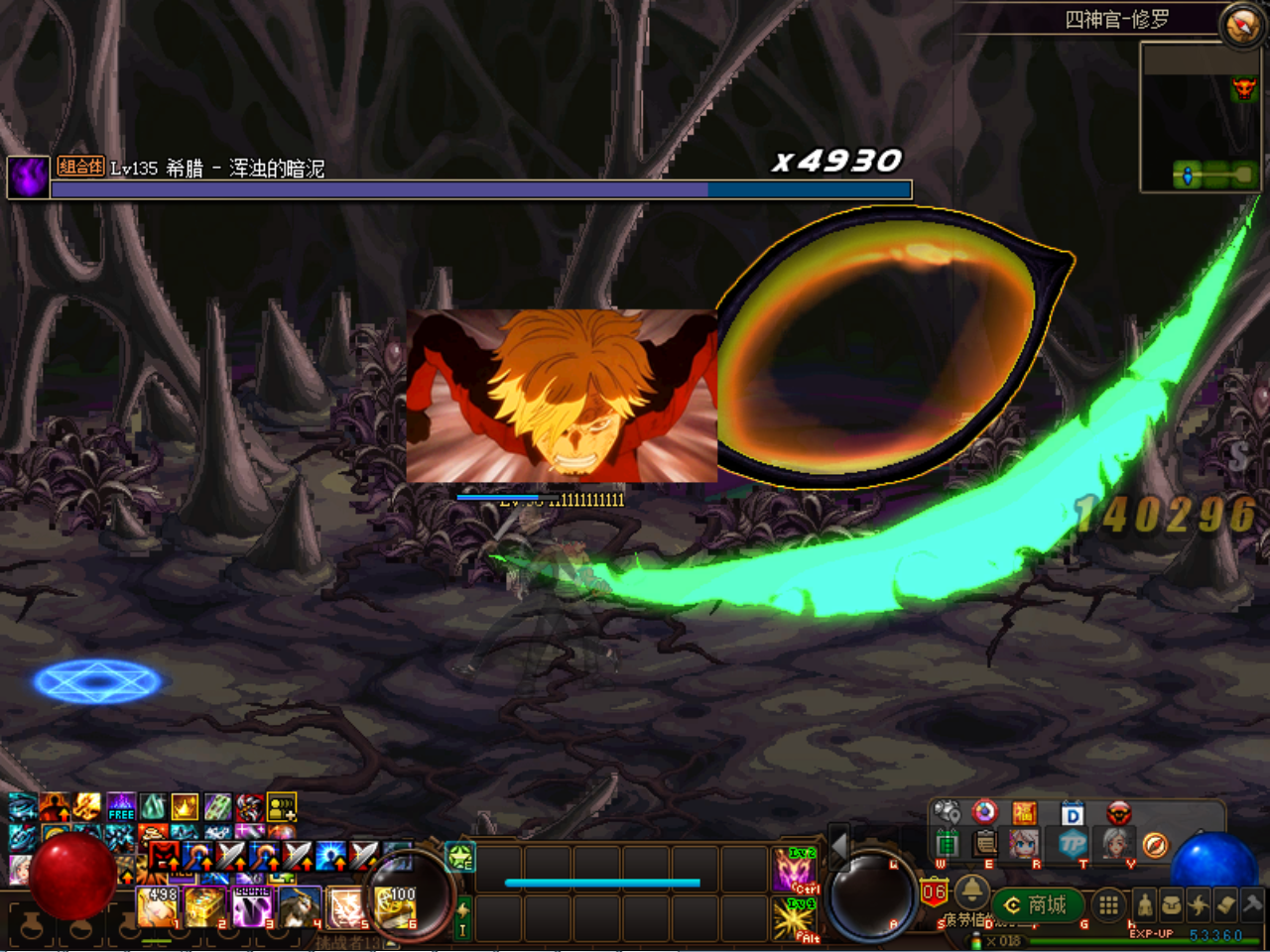The width and height of the screenshot is (1270, 952).
Task: Open the forge hammer menu icon
Action: (x=1251, y=902)
